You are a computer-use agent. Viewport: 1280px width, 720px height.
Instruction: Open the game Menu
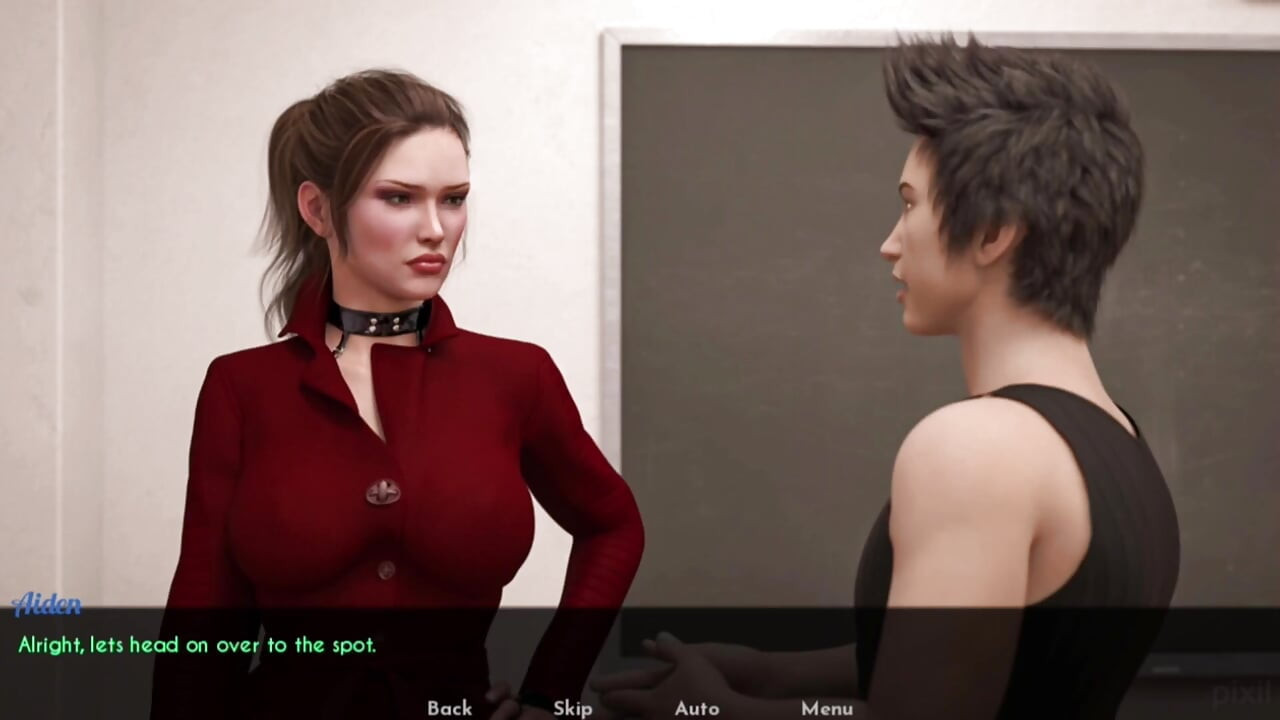(x=827, y=708)
